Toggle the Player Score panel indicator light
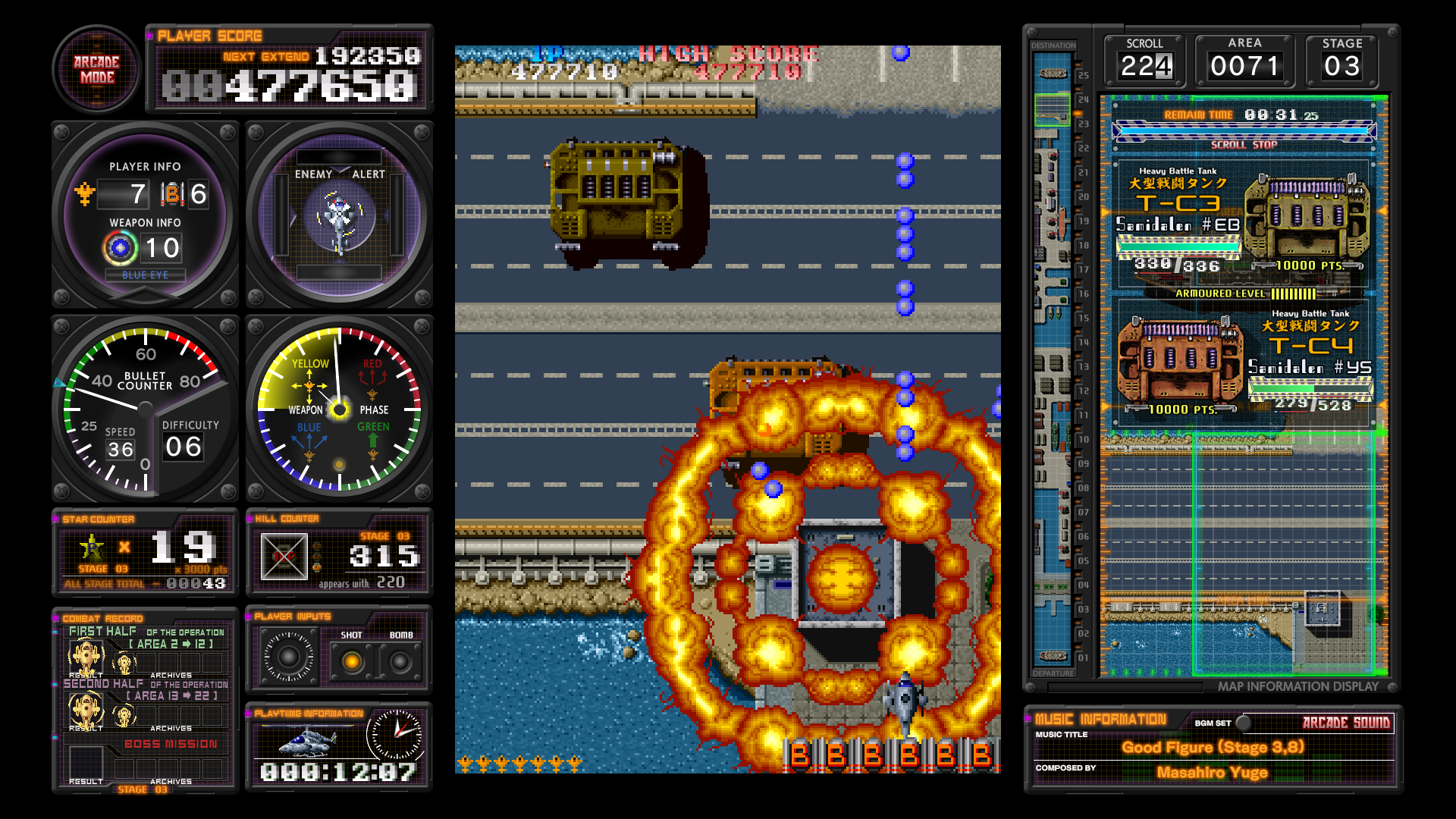 (149, 35)
